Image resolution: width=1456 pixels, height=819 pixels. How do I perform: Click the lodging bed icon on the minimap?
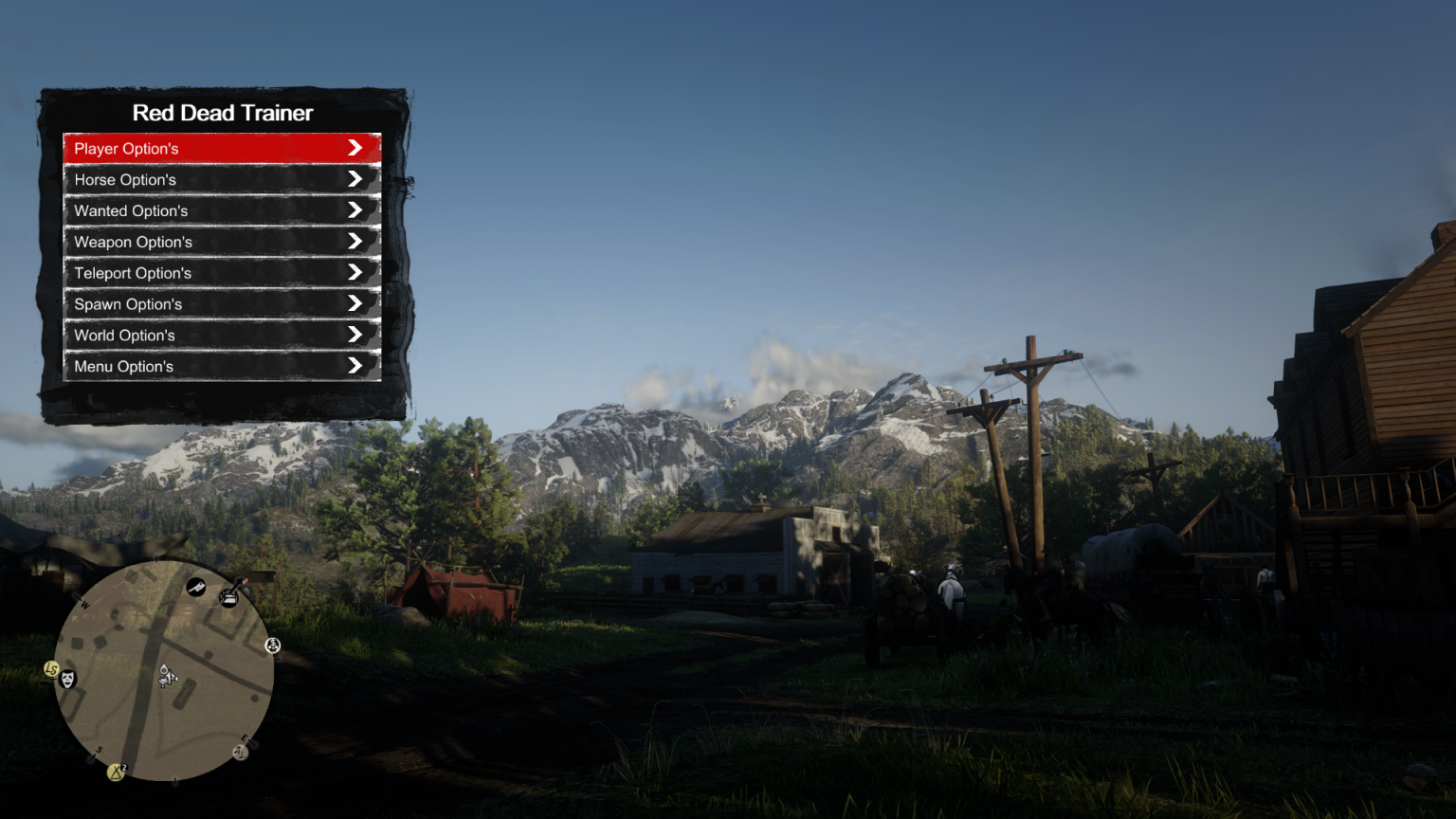tap(228, 597)
